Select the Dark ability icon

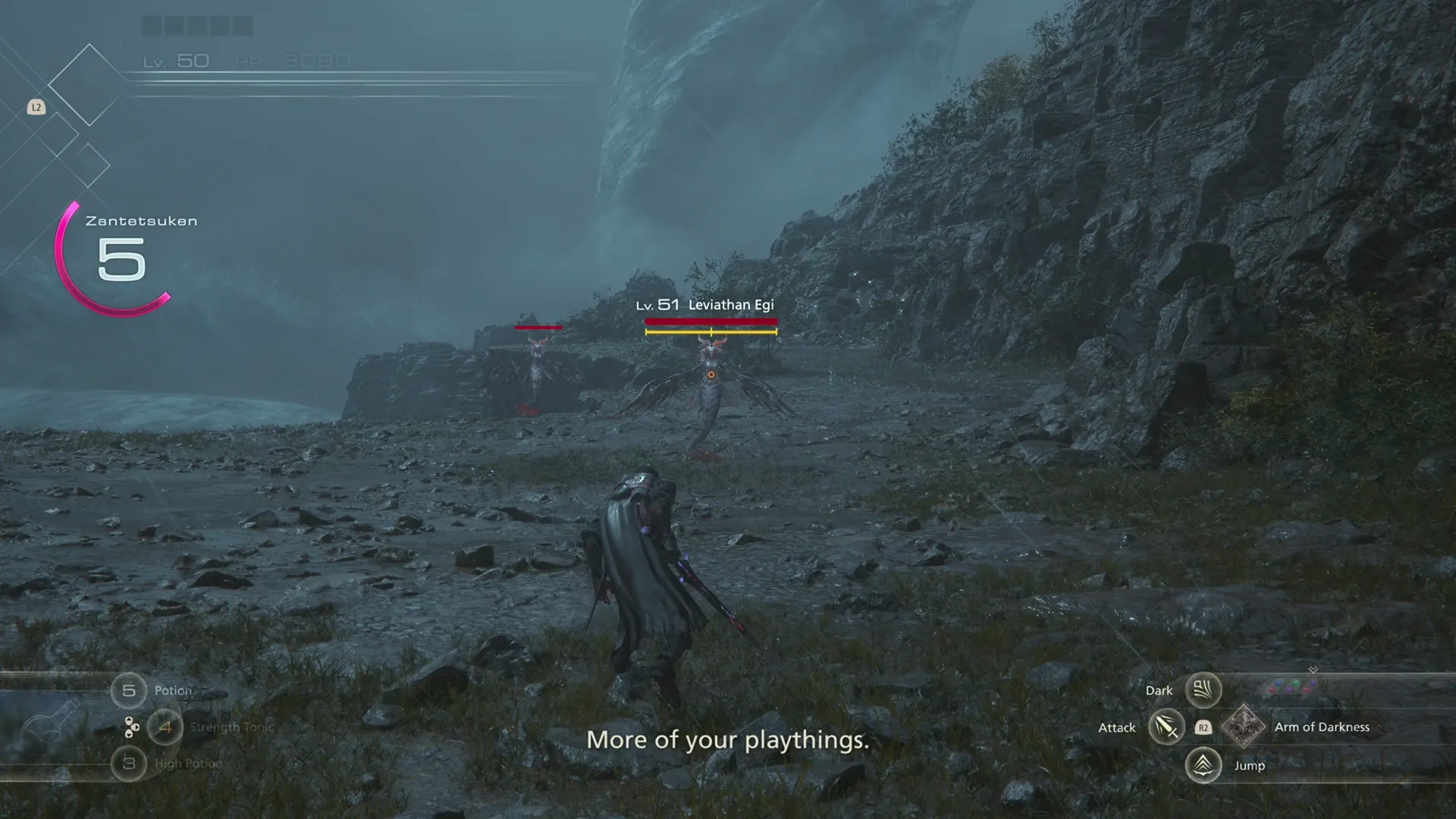click(1203, 690)
